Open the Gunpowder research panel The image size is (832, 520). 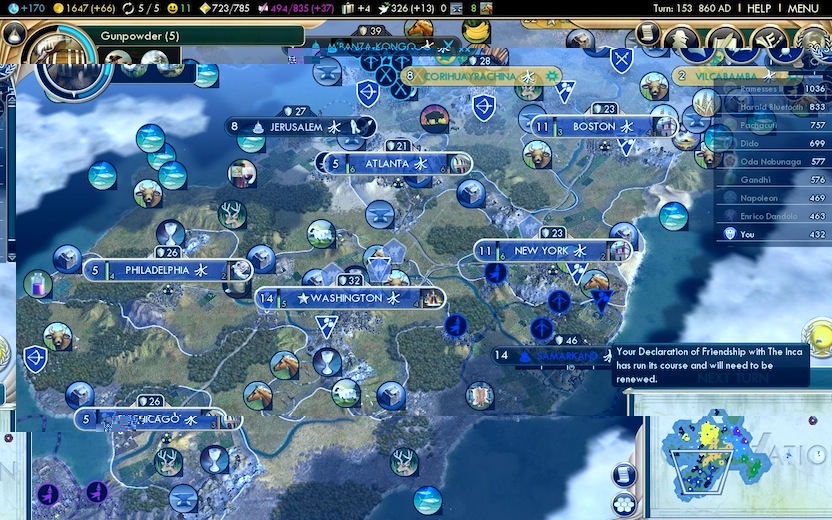[x=138, y=36]
